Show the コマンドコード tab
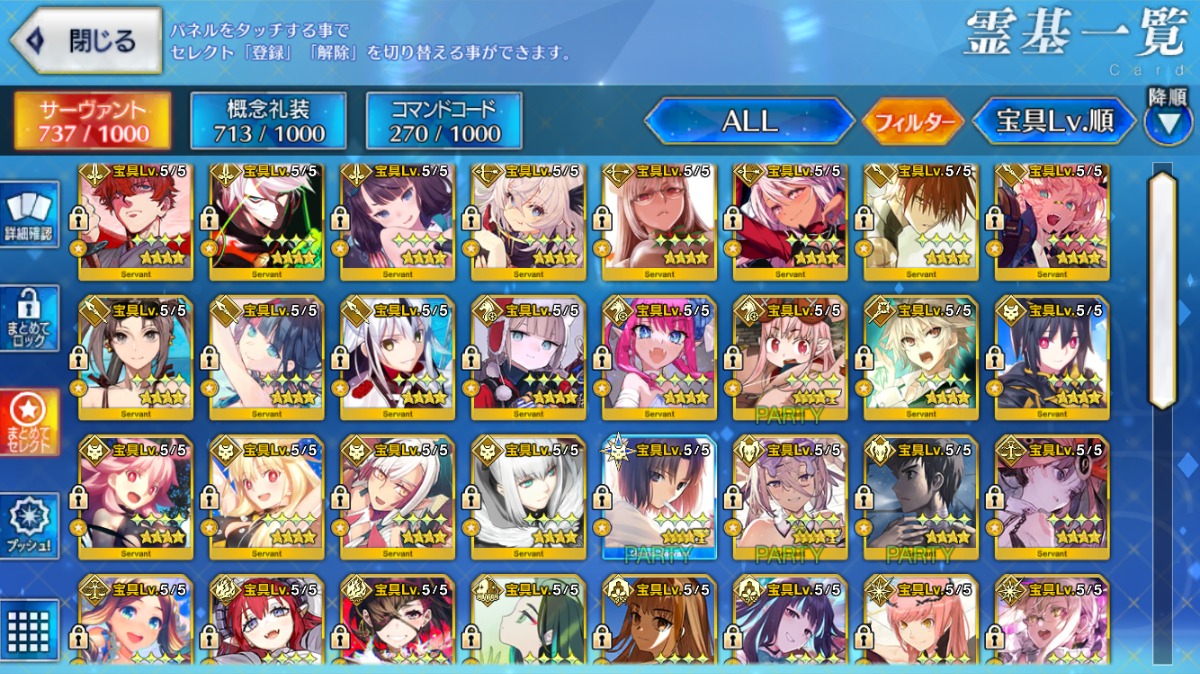 tap(444, 121)
